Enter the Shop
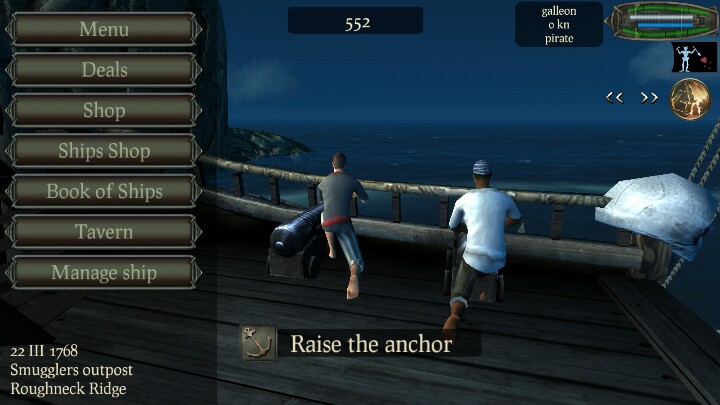The height and width of the screenshot is (405, 720). coord(104,110)
